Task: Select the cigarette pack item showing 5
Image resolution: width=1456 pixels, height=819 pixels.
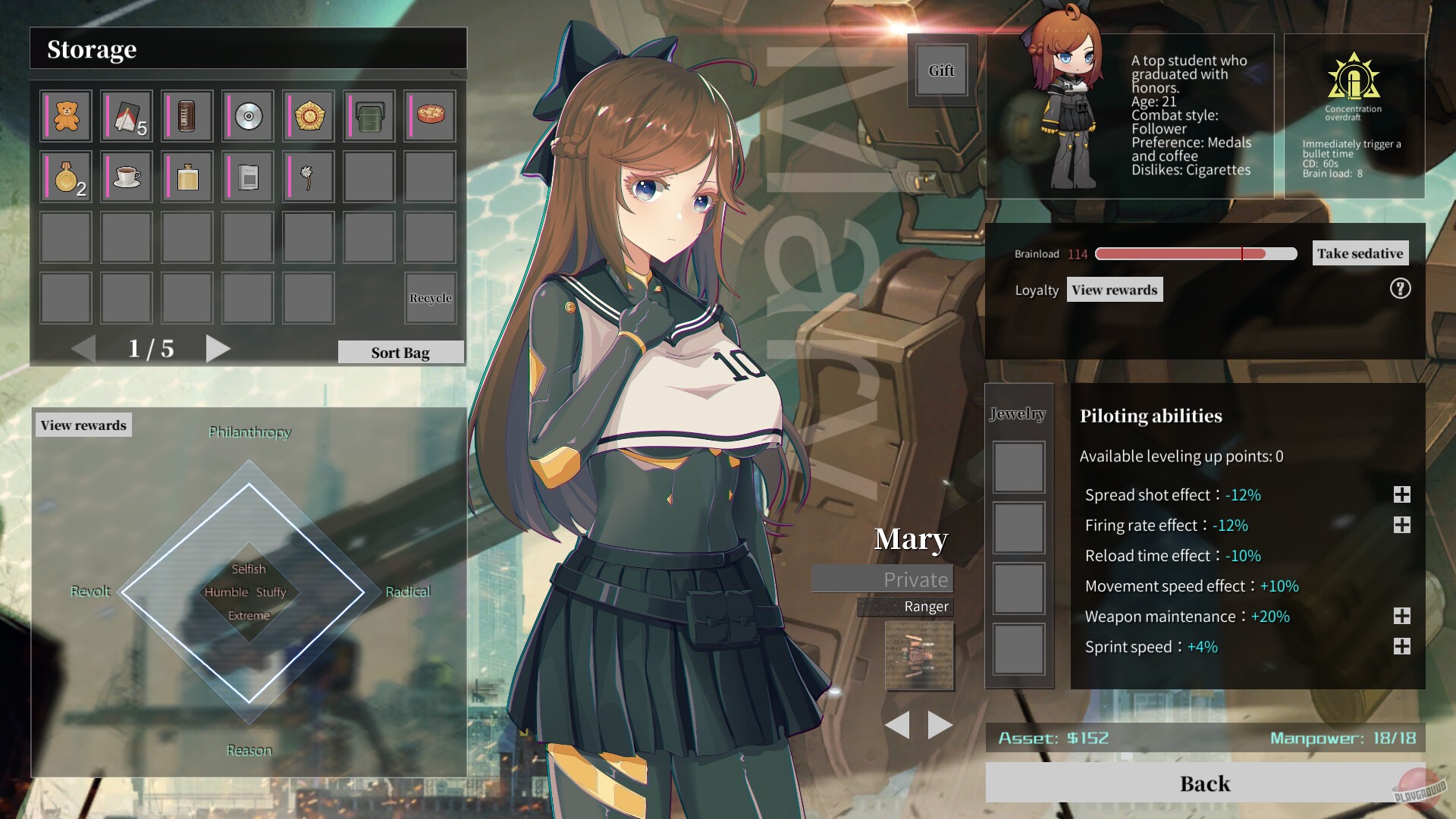Action: pyautogui.click(x=126, y=115)
